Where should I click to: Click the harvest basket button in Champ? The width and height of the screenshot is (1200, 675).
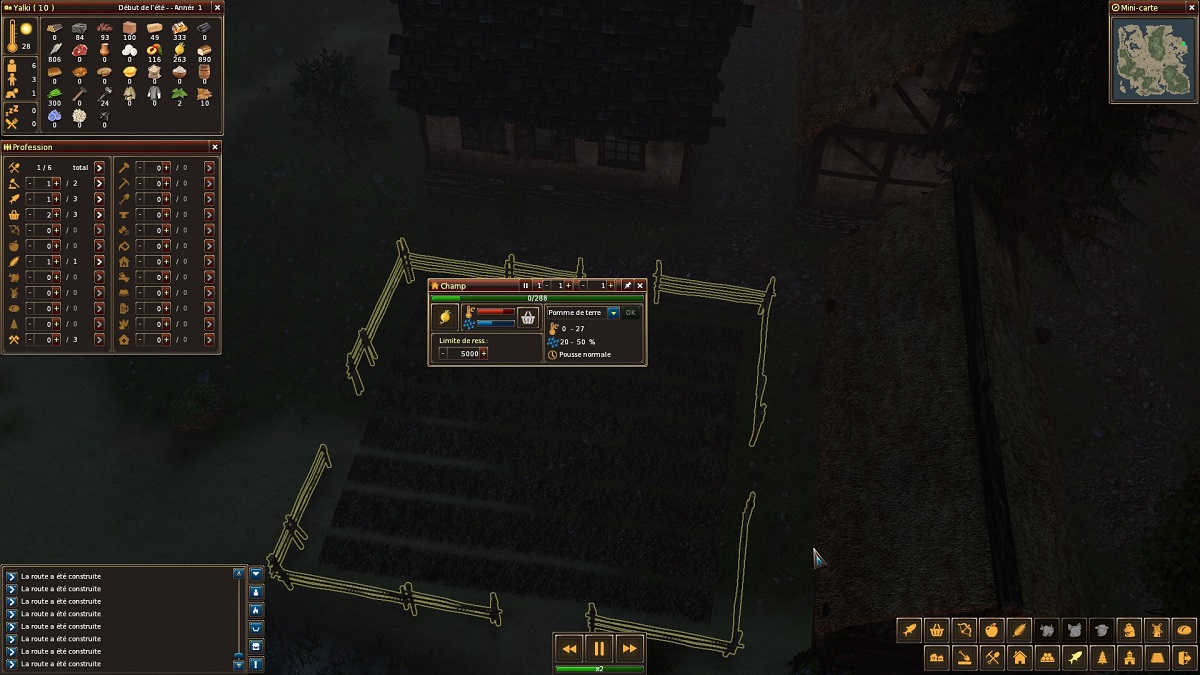(528, 317)
